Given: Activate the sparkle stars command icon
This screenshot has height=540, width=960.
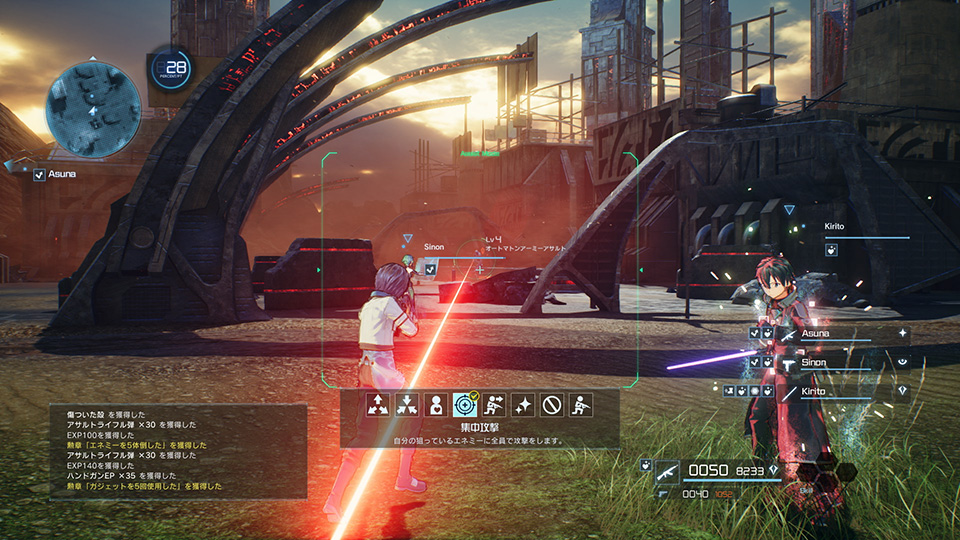Looking at the screenshot, I should point(522,405).
